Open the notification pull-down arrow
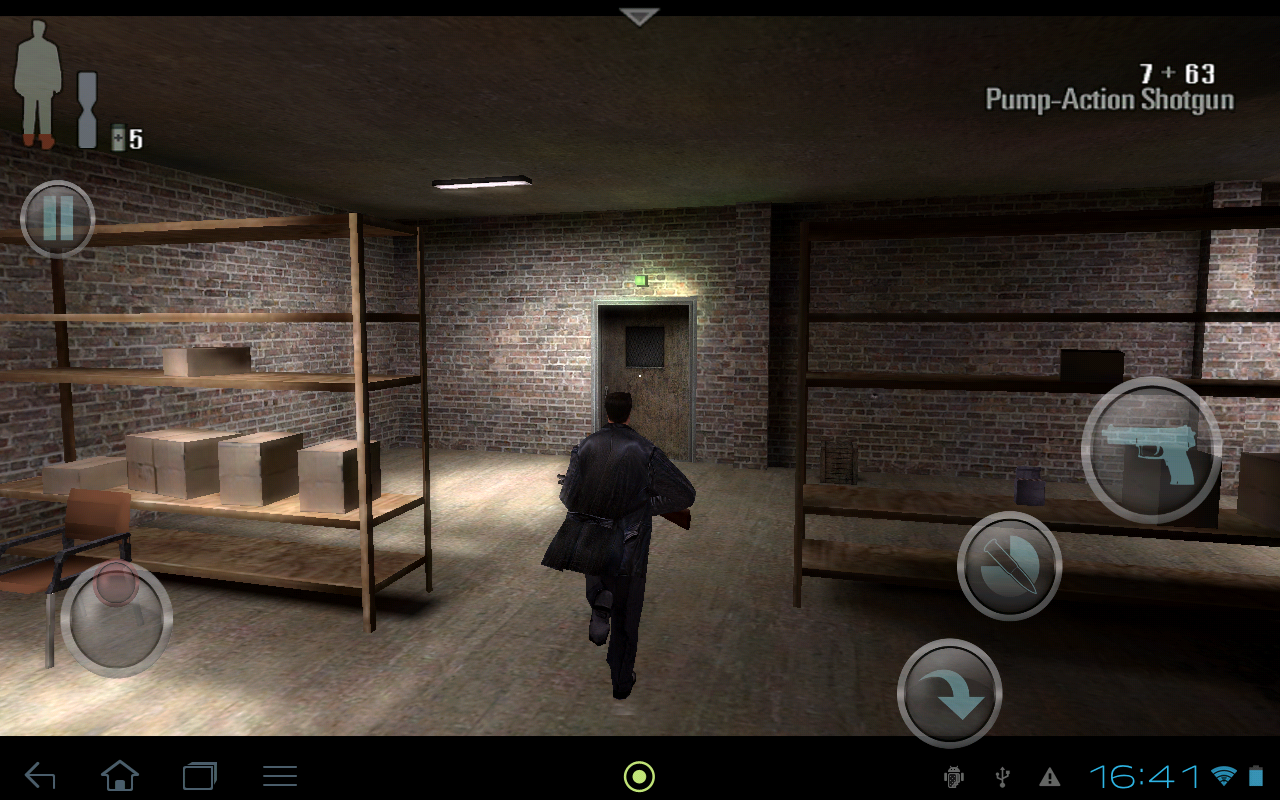The image size is (1280, 800). click(637, 15)
